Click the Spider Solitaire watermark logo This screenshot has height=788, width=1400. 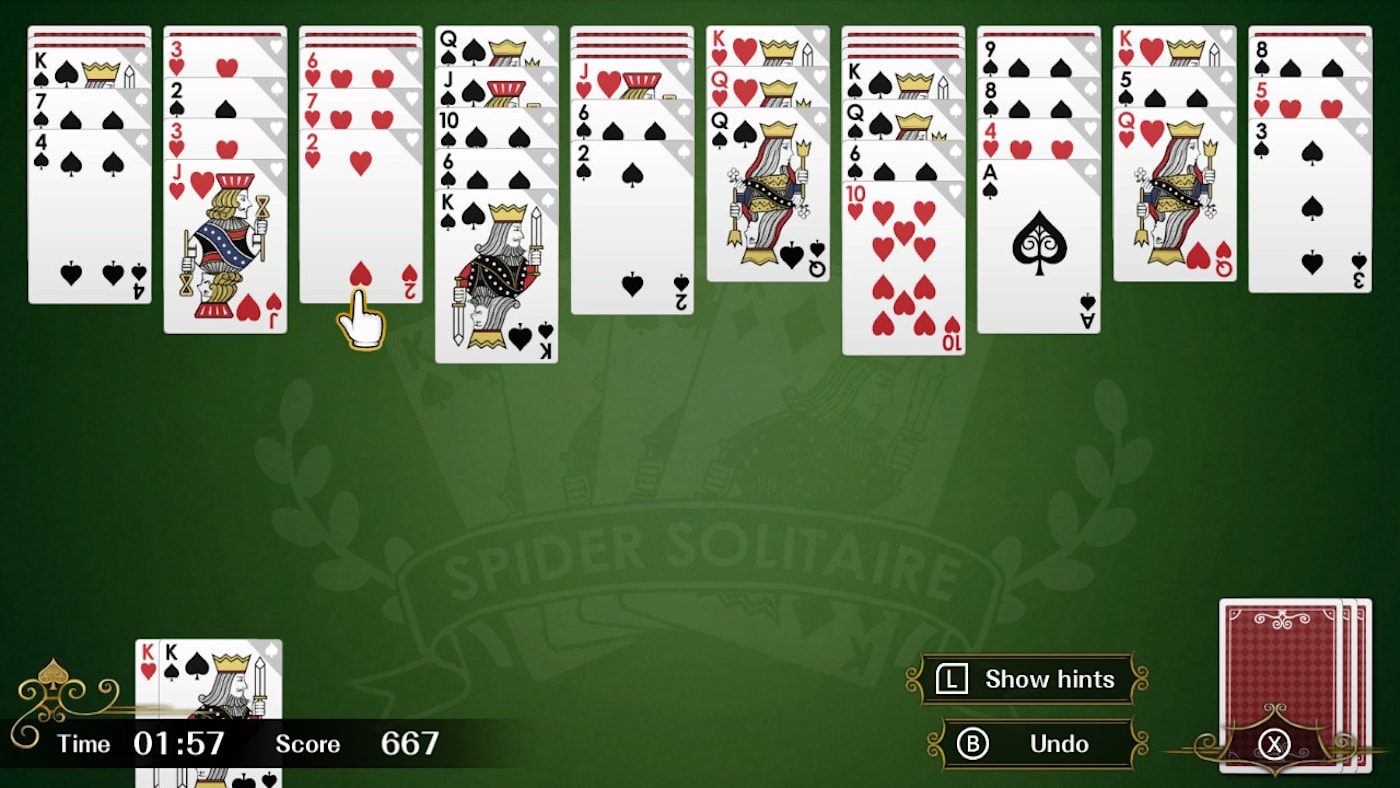(700, 550)
